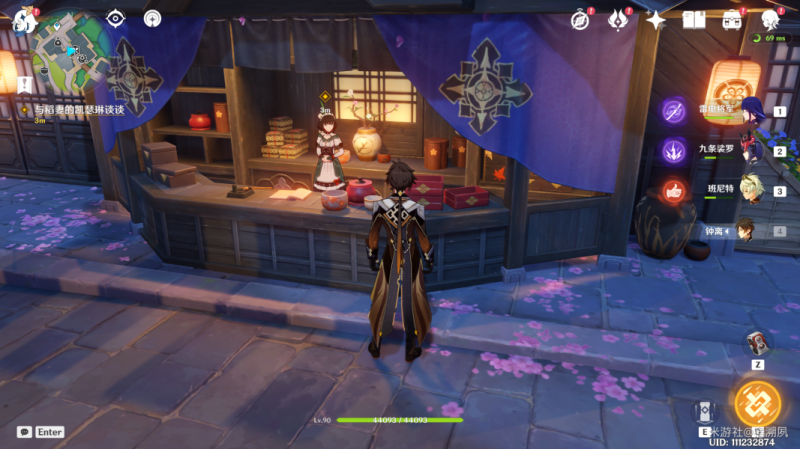Image resolution: width=800 pixels, height=449 pixels.
Task: Open the chat box
Action: coord(24,432)
